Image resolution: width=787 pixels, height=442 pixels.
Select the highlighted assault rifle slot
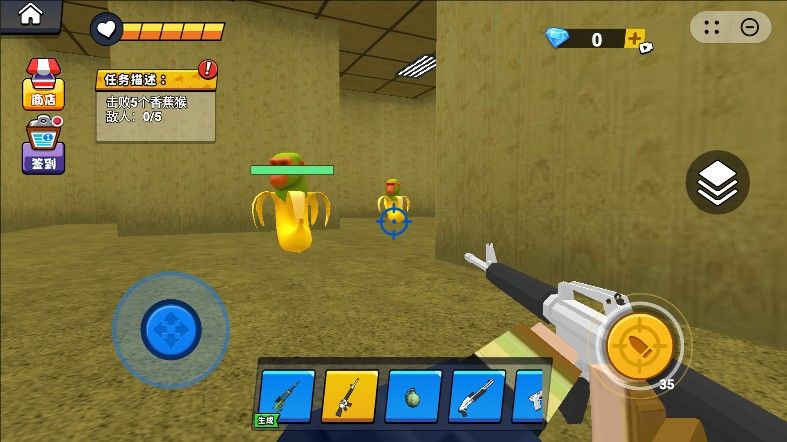pyautogui.click(x=350, y=397)
